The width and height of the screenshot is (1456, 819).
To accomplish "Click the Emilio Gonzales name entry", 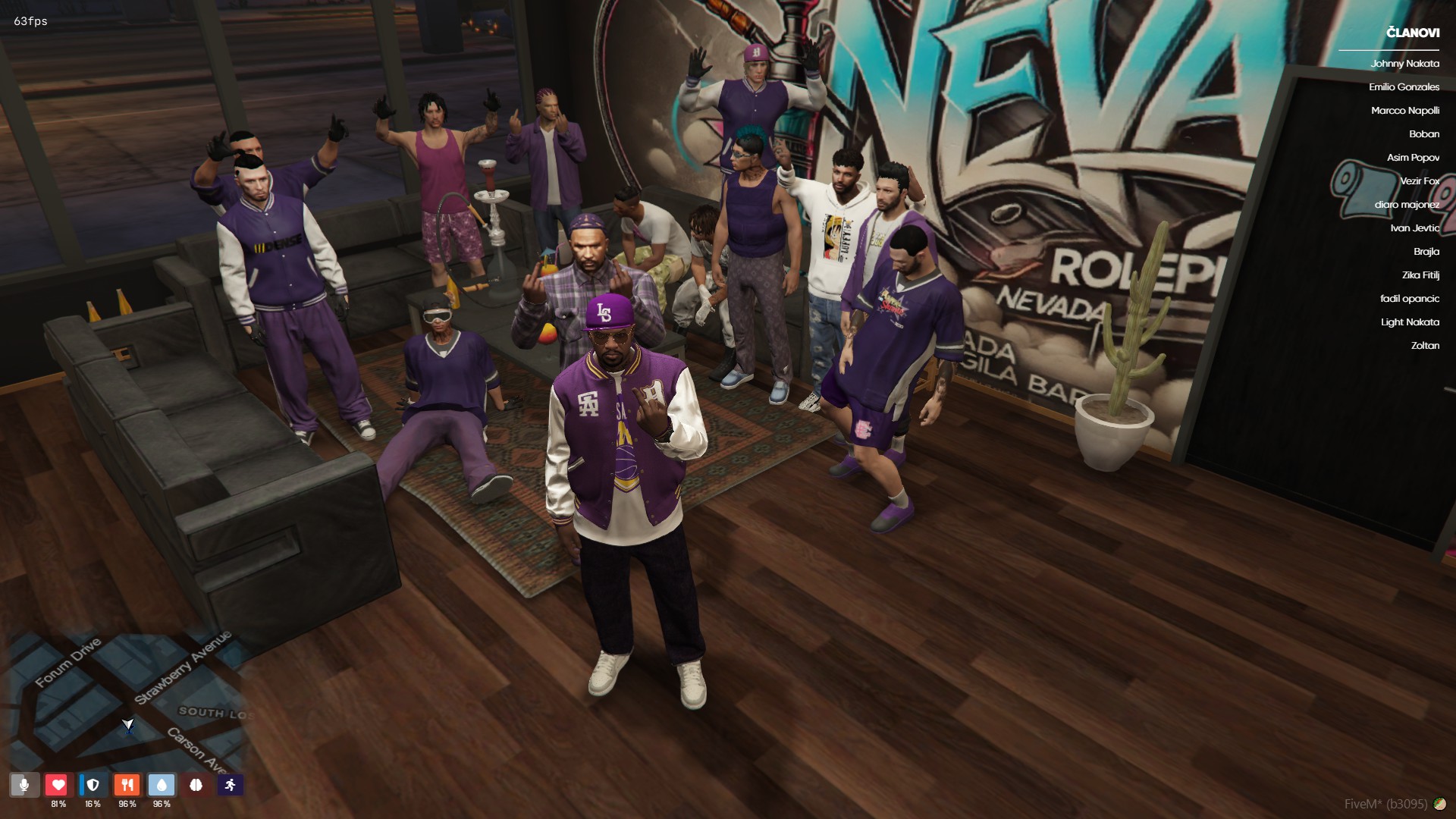I will [1404, 87].
